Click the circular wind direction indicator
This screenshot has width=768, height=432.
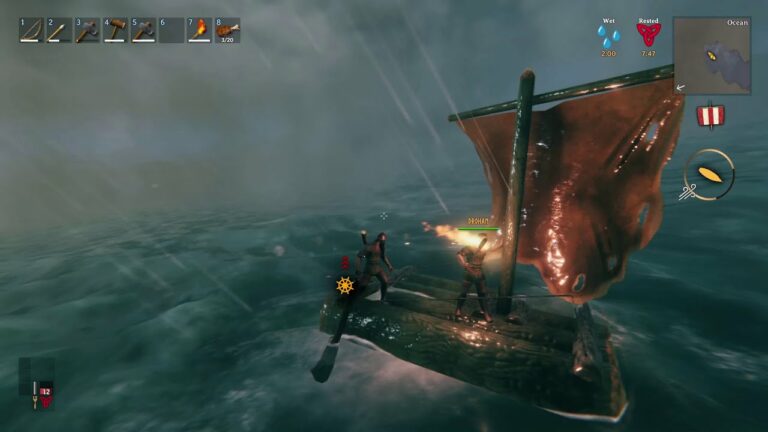pyautogui.click(x=711, y=174)
